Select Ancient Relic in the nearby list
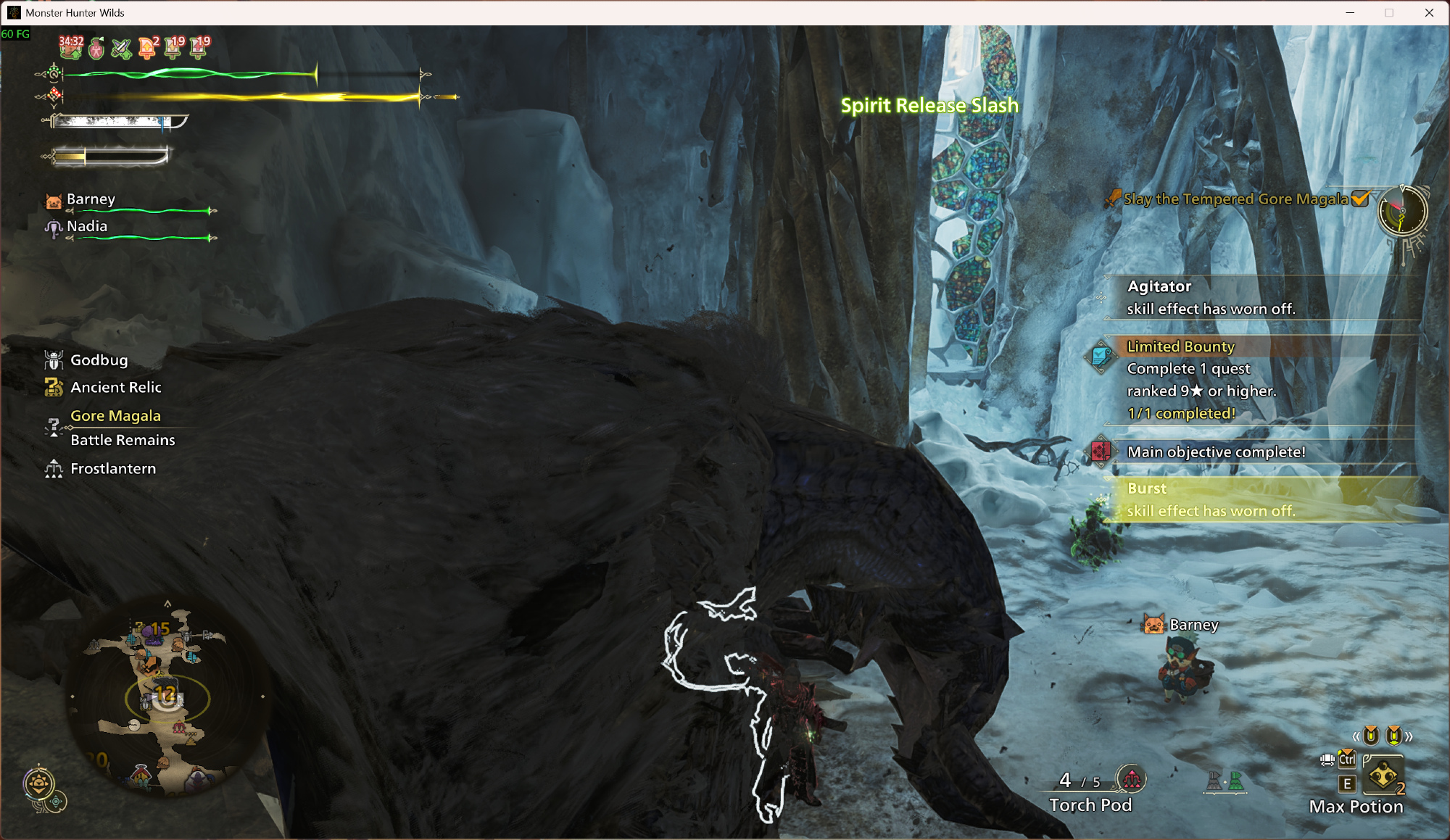 (115, 388)
